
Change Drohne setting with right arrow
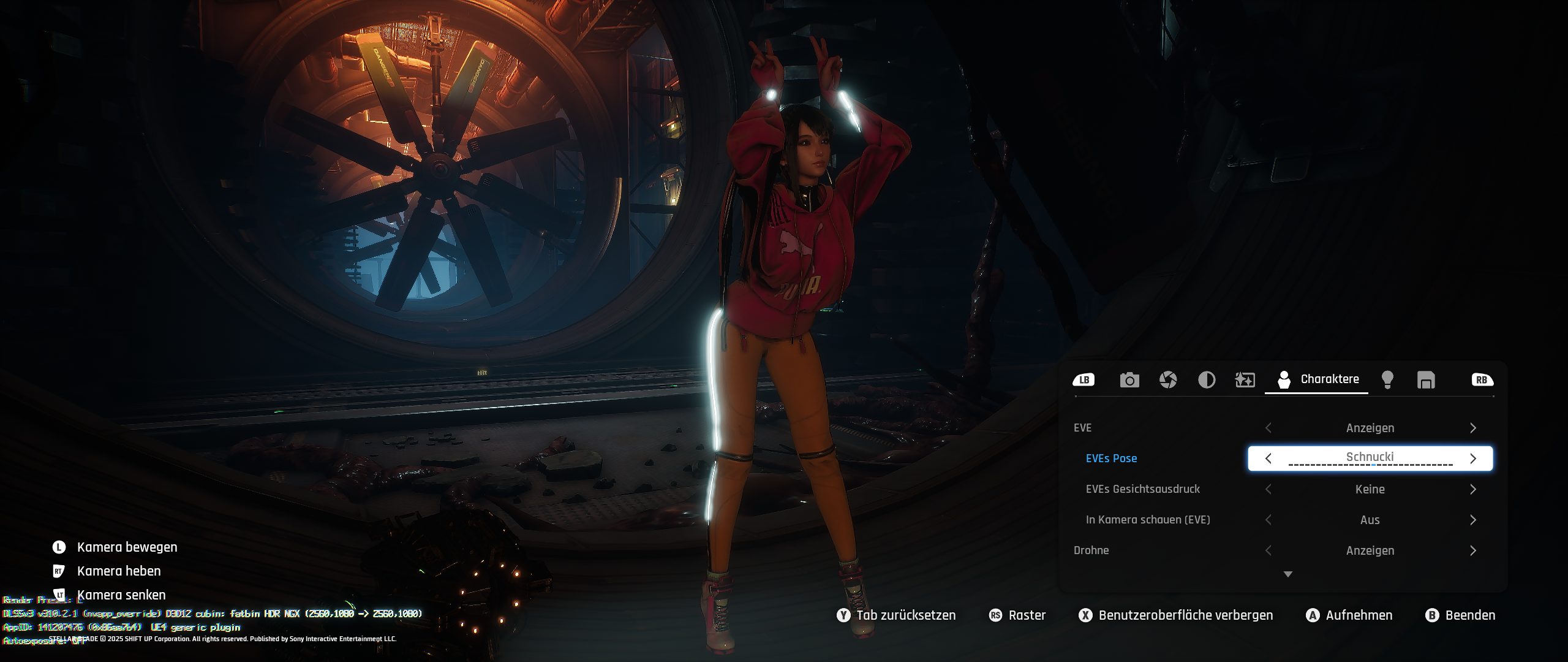tap(1473, 550)
